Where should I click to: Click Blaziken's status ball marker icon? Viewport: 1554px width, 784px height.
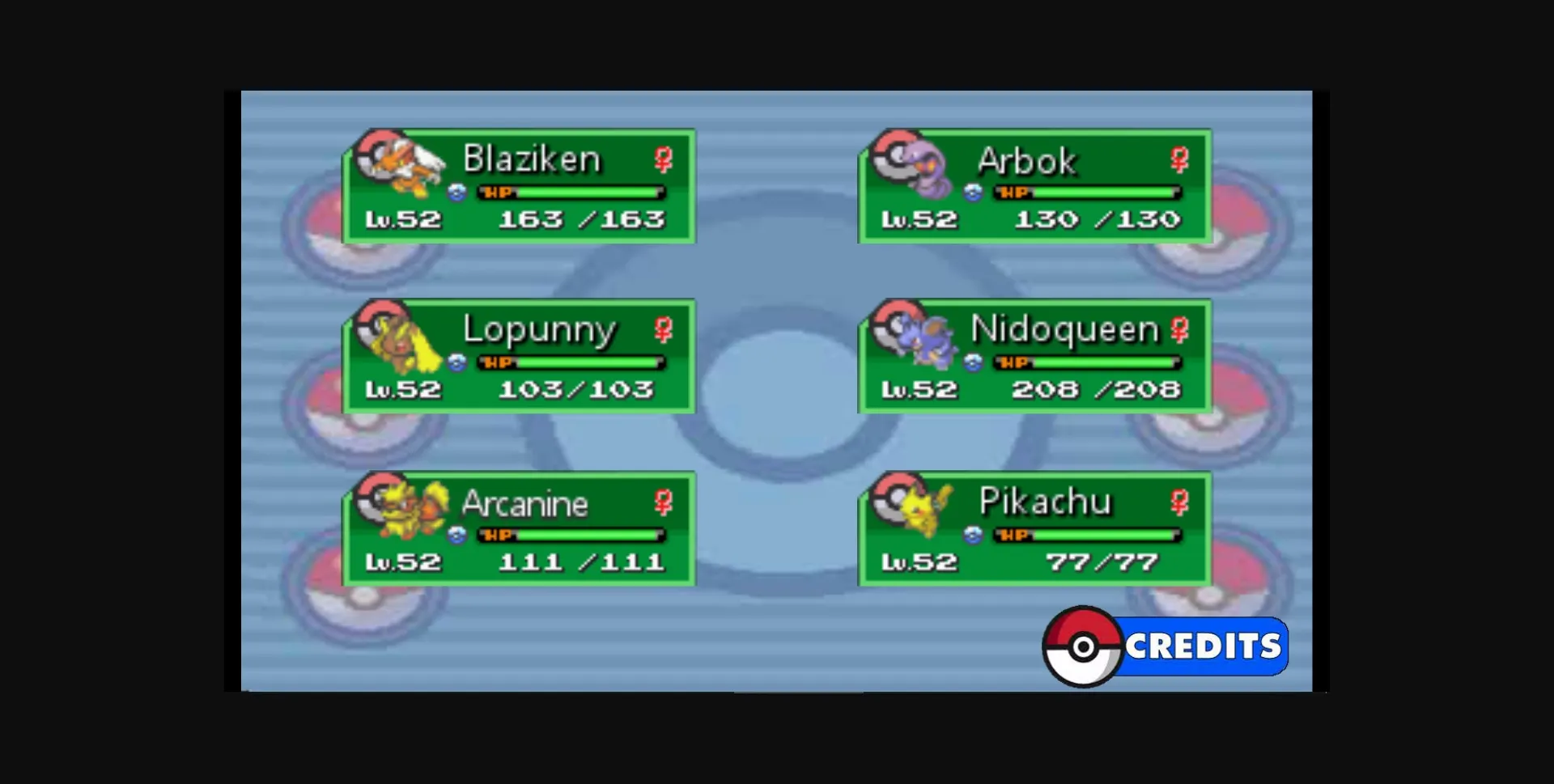pyautogui.click(x=456, y=193)
